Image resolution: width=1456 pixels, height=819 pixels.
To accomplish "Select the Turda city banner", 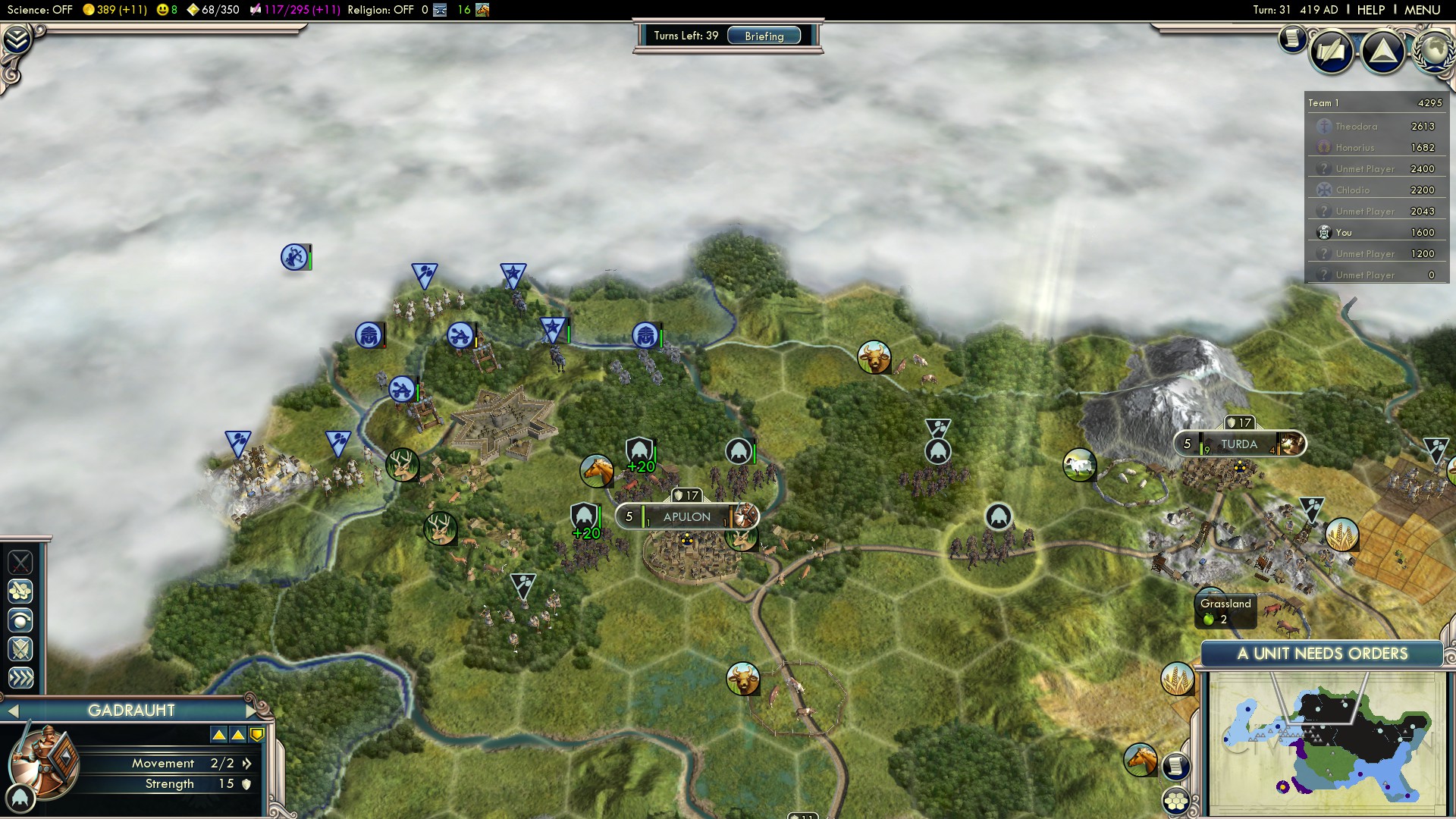I will 1238,444.
